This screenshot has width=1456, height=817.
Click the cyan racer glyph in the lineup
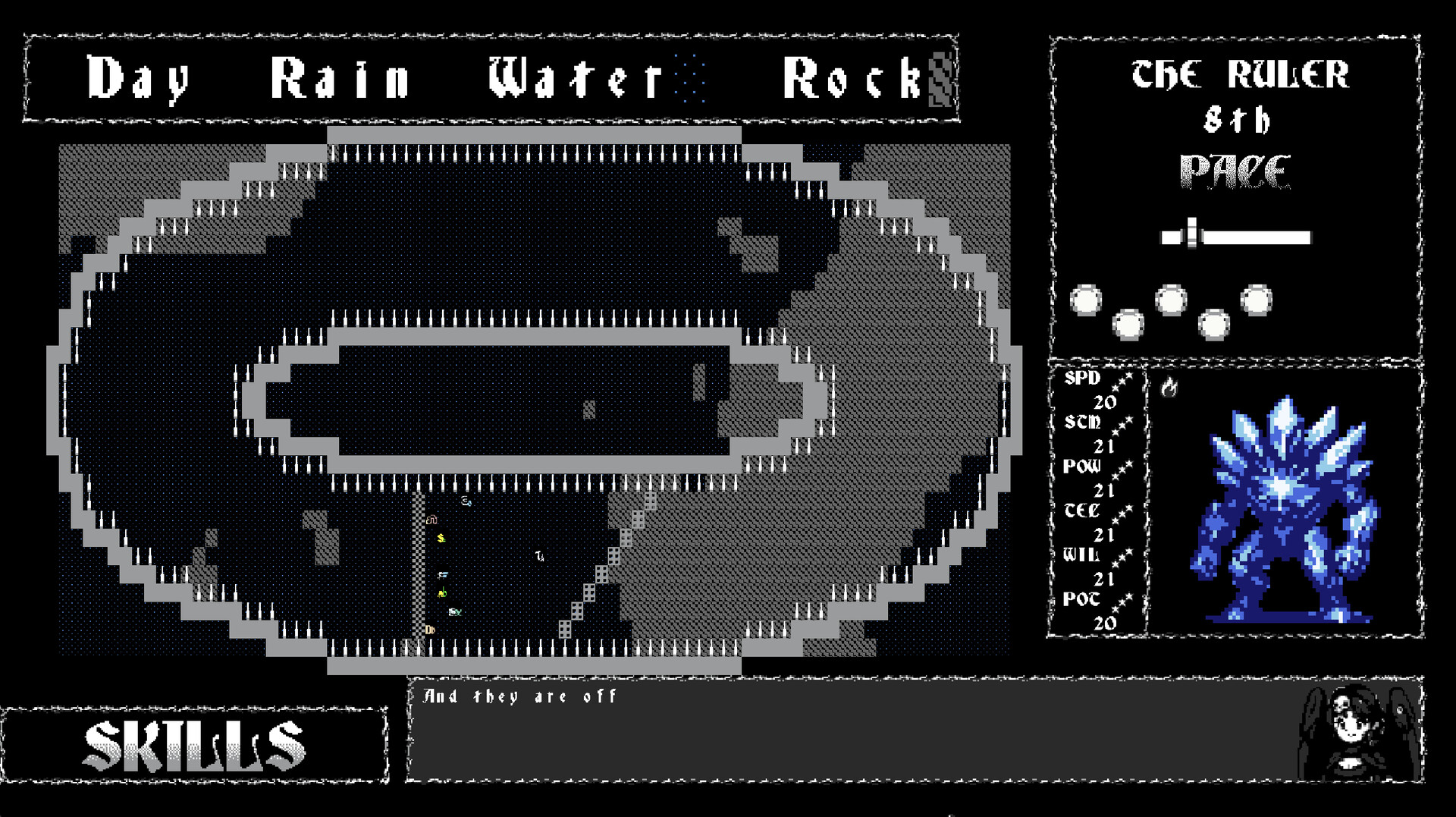click(x=442, y=575)
